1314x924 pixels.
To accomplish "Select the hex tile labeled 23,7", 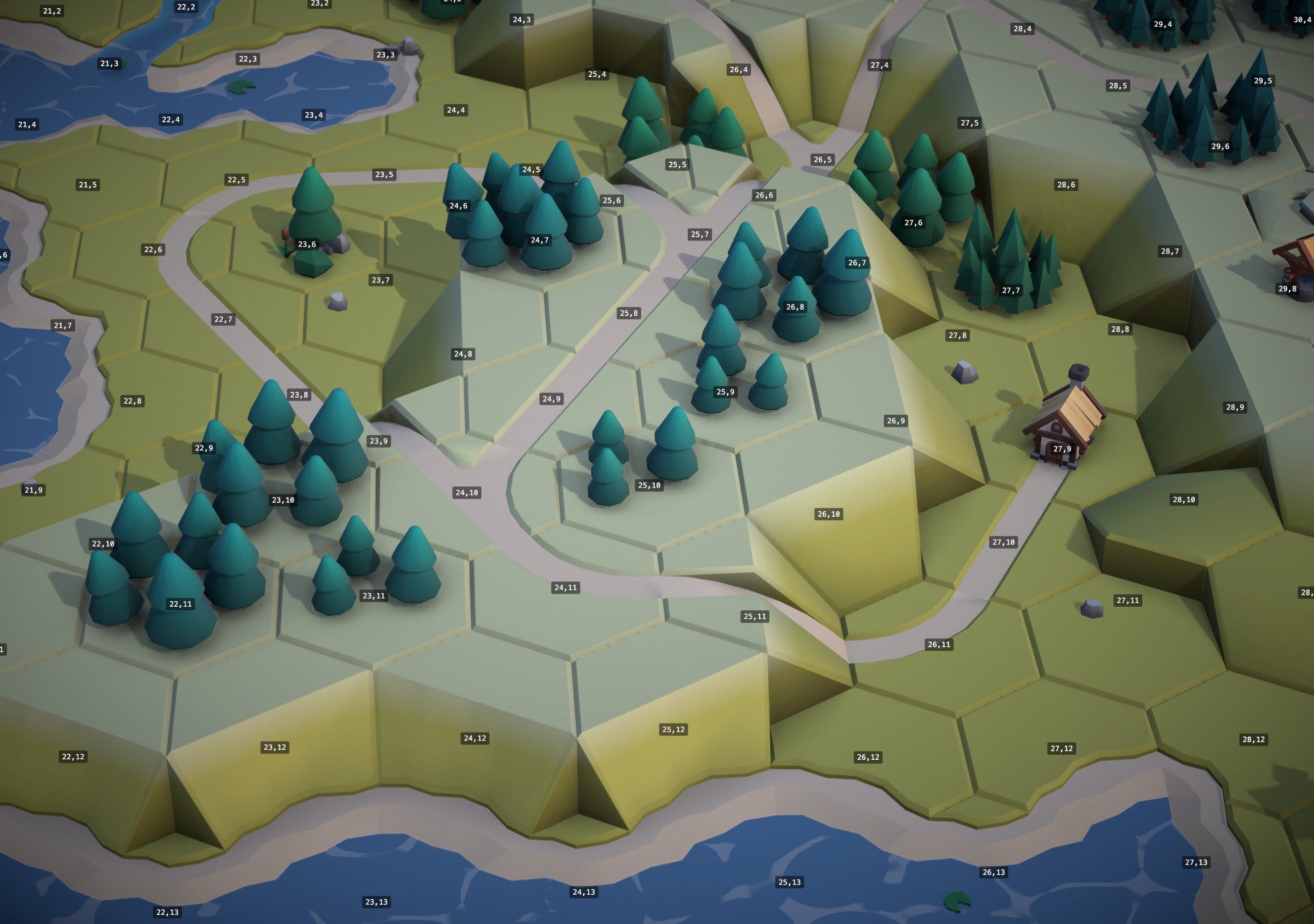I will tap(381, 280).
